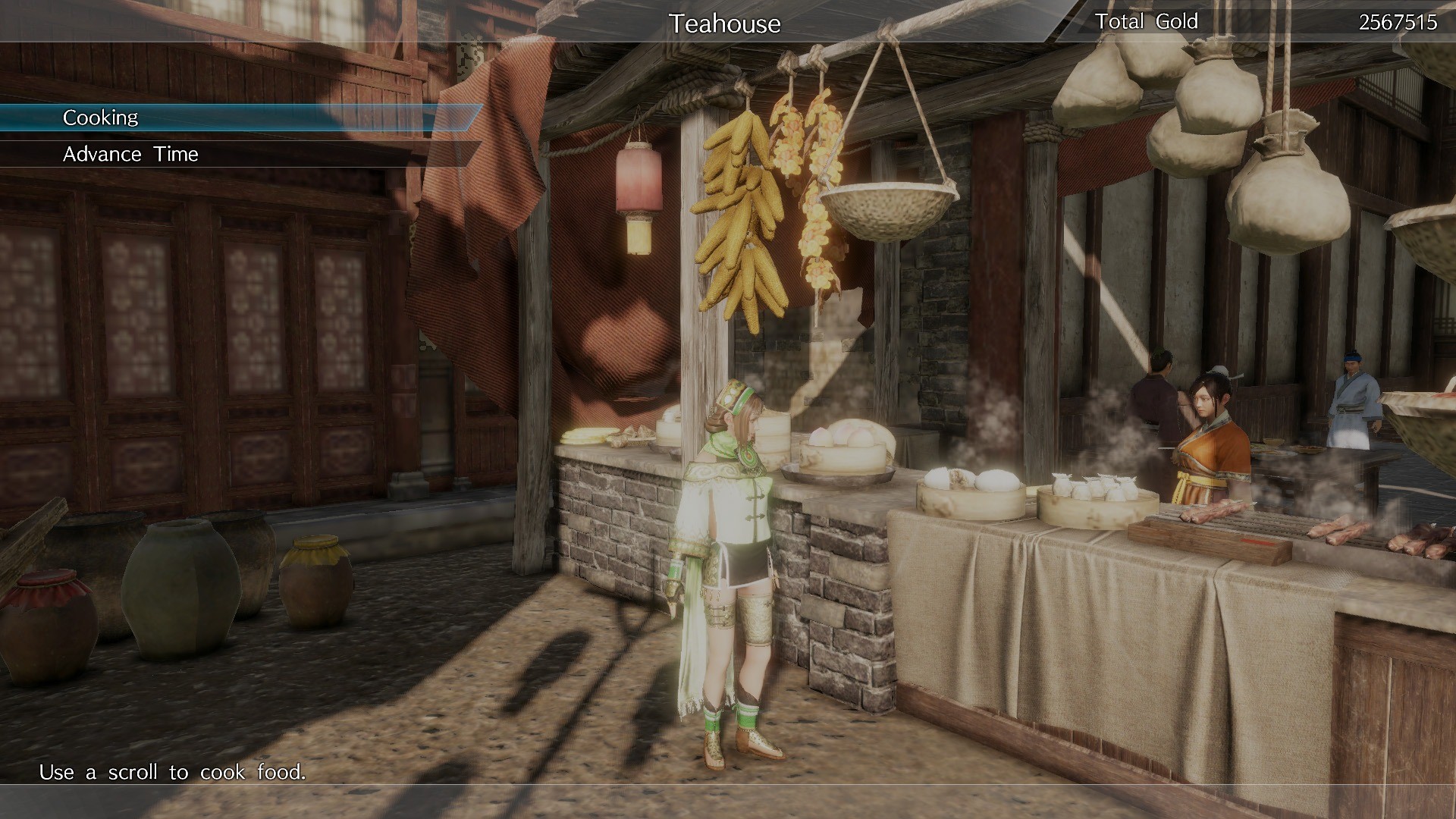The height and width of the screenshot is (819, 1456).
Task: Choose the Cooking menu option
Action: point(101,117)
